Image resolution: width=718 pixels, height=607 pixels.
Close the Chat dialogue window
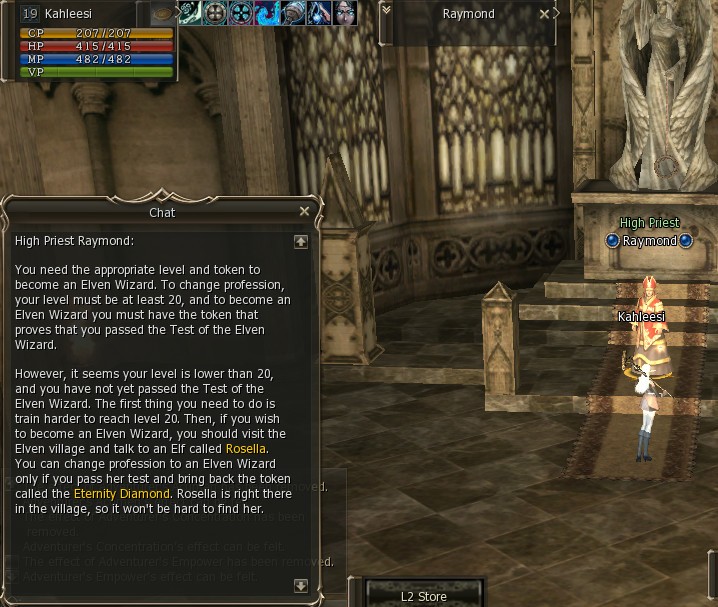click(304, 212)
